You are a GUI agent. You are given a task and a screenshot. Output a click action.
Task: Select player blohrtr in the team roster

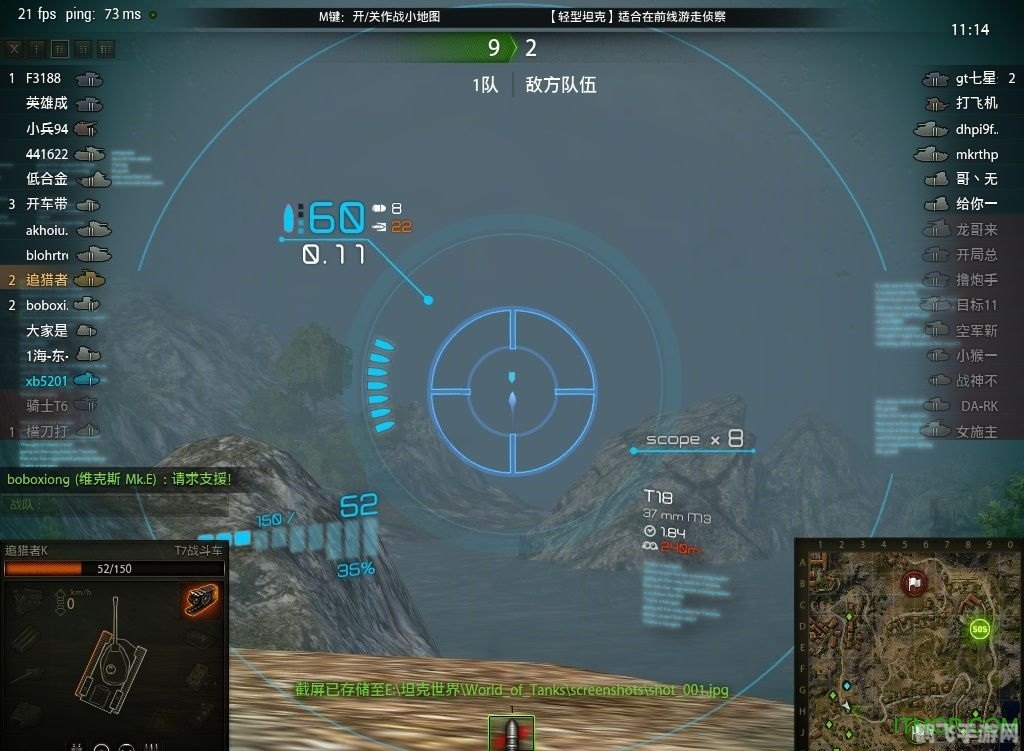[x=47, y=254]
